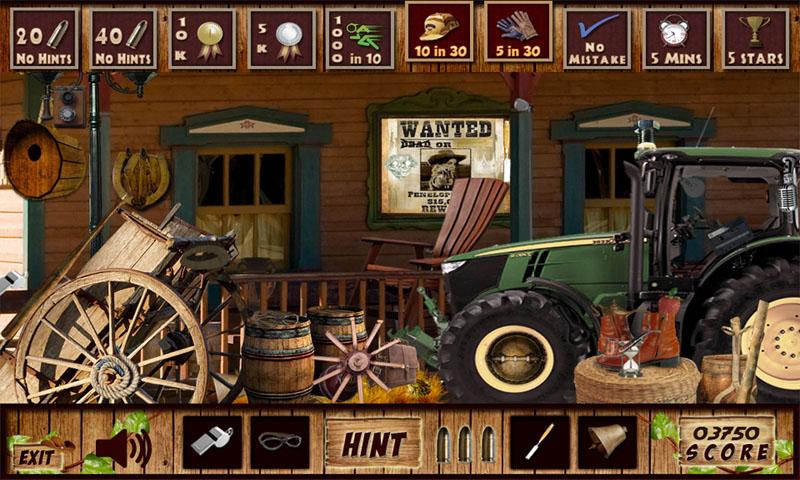Click the 5 Mins alarm clock badge
The image size is (800, 480).
(676, 39)
